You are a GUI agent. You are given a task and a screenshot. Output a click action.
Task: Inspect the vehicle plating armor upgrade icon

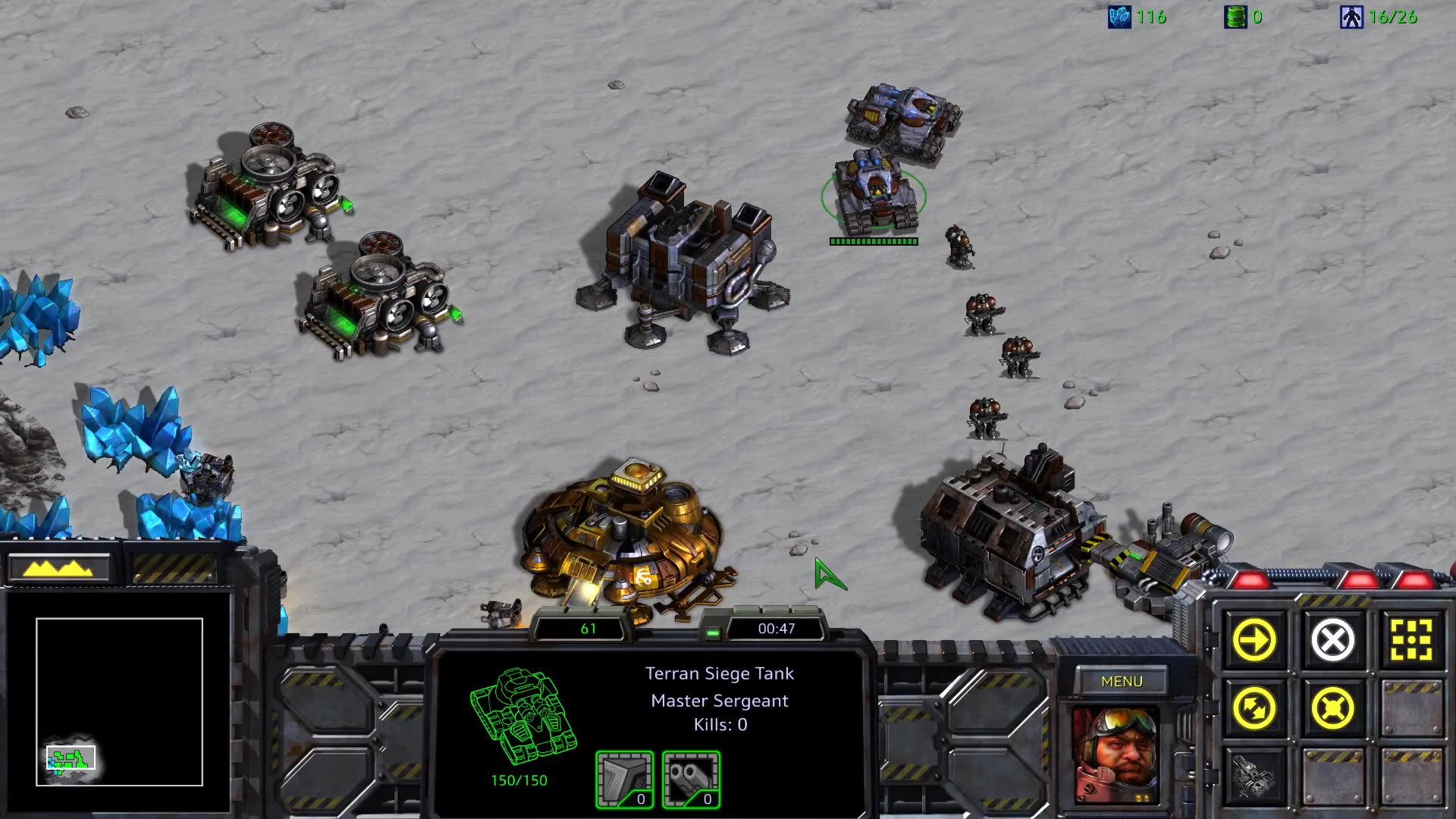tap(624, 780)
